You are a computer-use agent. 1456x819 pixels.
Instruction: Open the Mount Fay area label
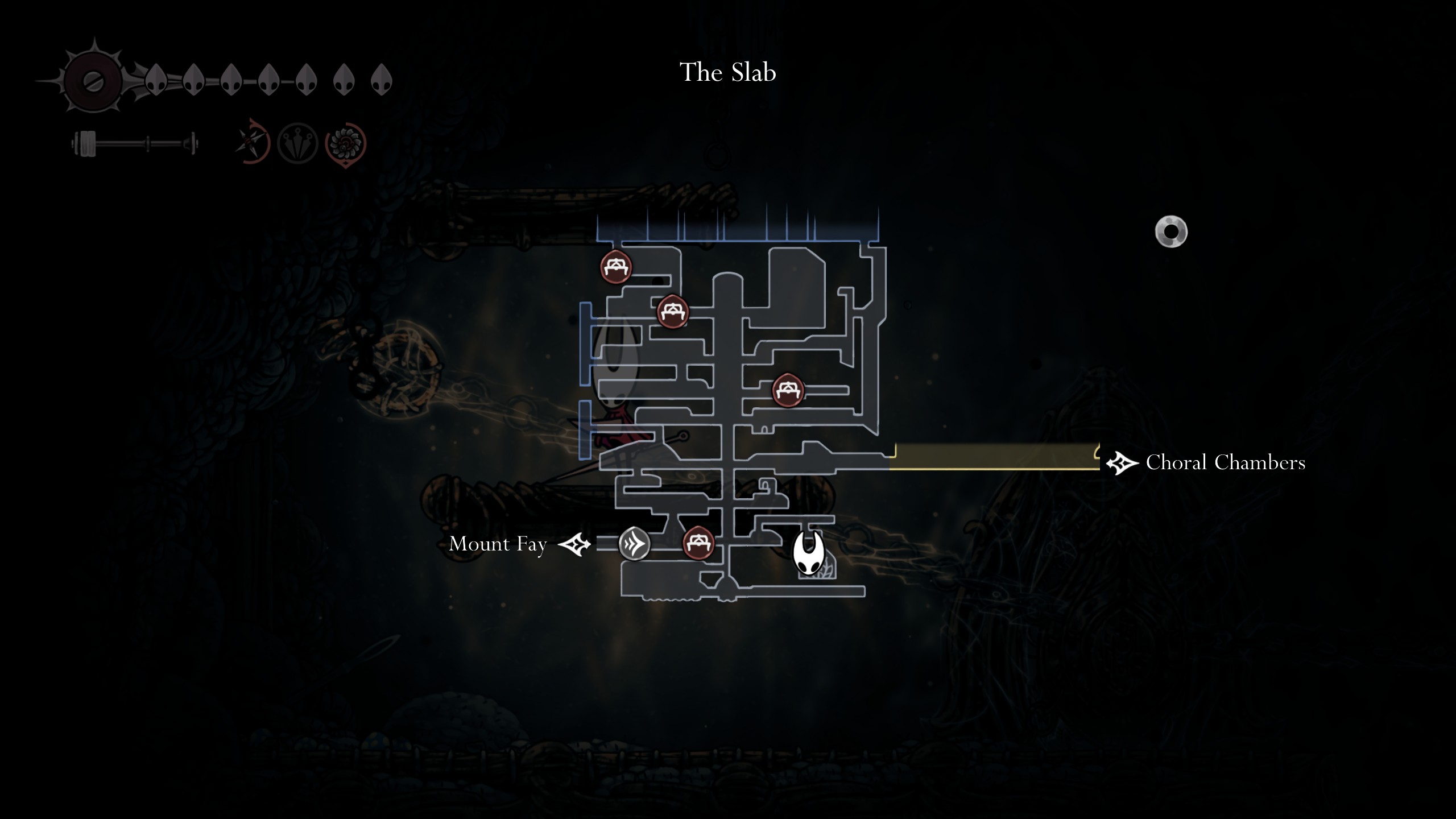[x=498, y=544]
